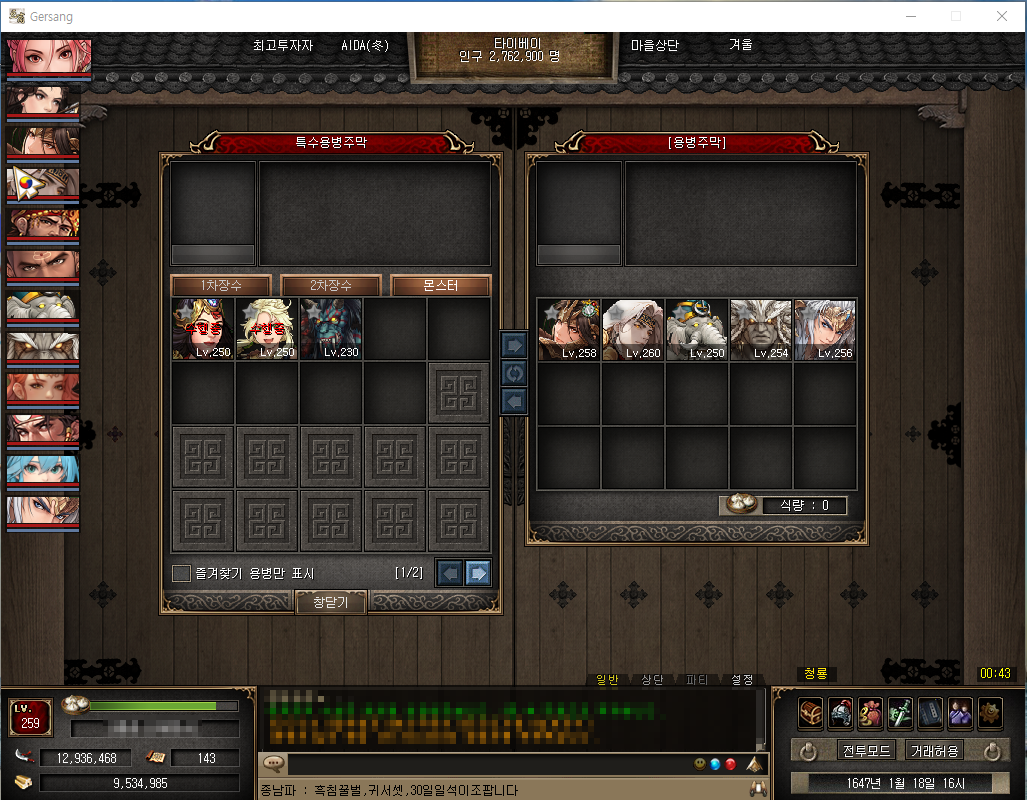
Task: Open the gear settings icon
Action: point(990,713)
